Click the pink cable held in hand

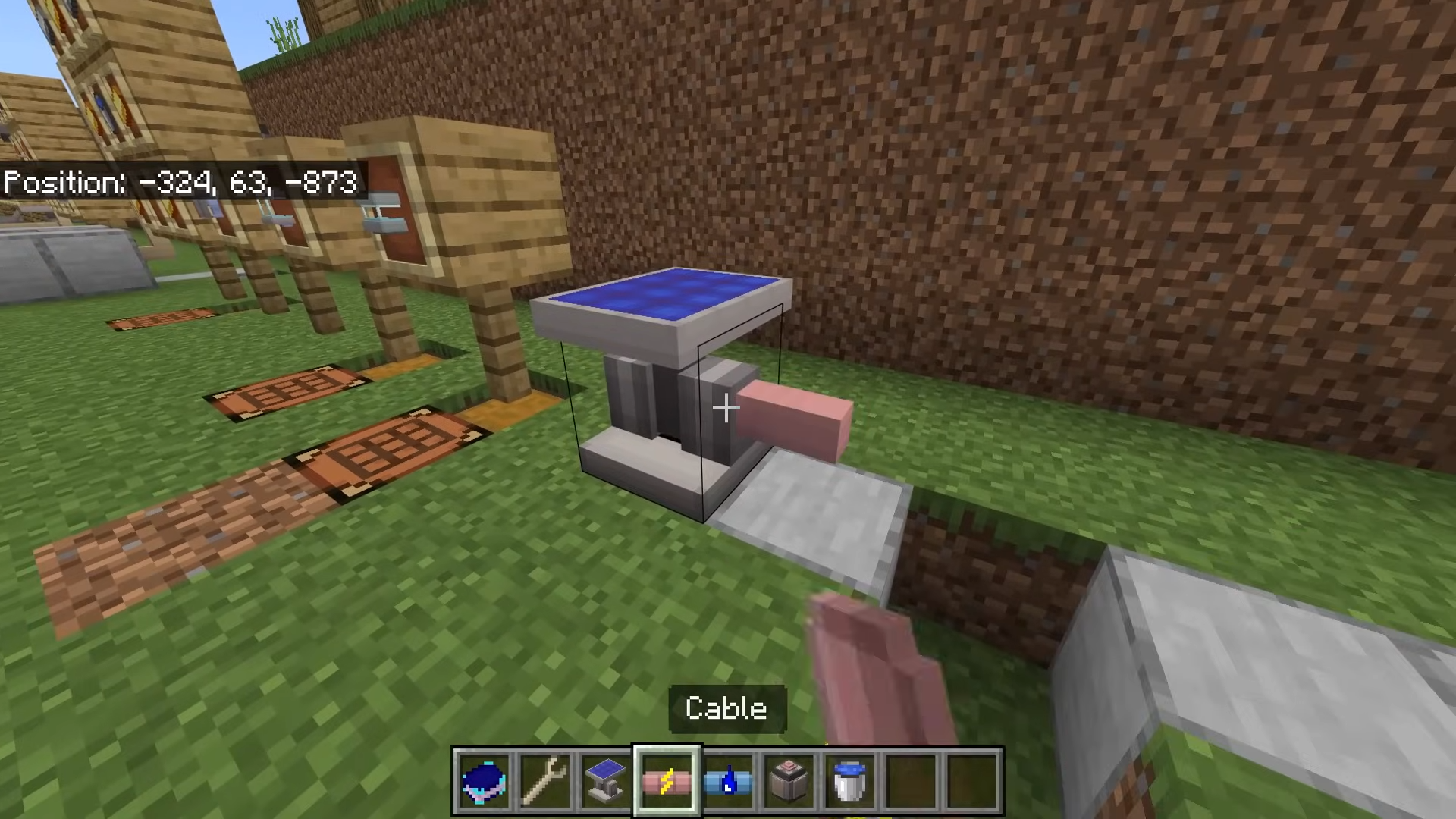(872, 667)
